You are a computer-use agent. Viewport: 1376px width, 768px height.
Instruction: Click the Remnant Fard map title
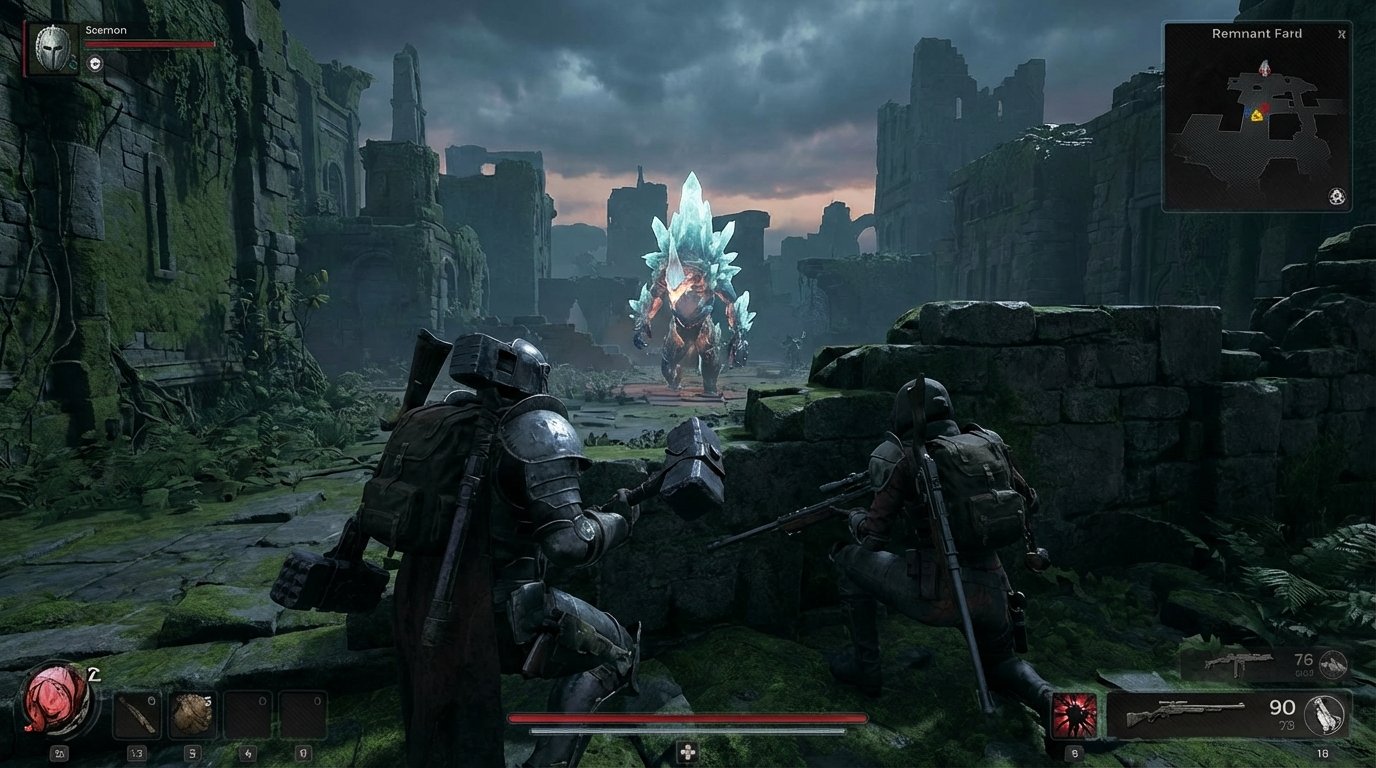[x=1256, y=33]
